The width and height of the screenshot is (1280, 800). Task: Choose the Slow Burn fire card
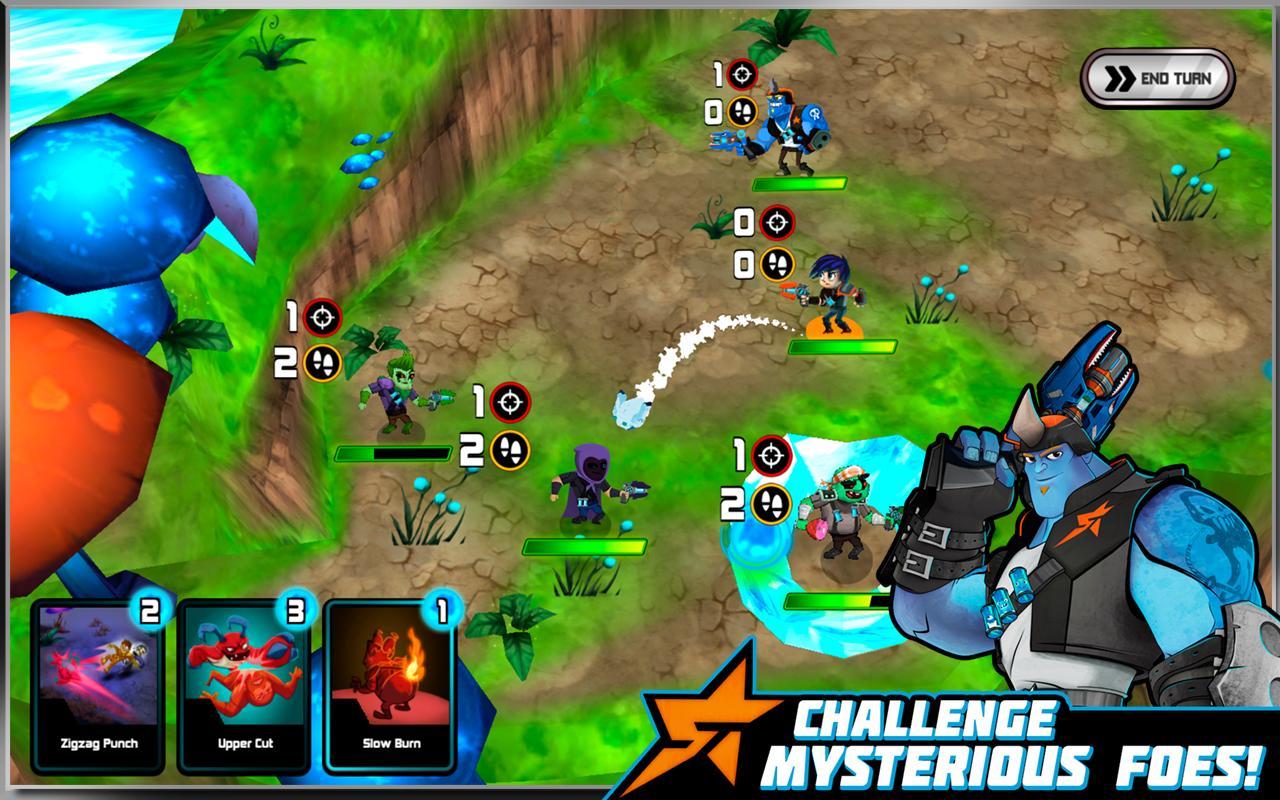[x=390, y=690]
